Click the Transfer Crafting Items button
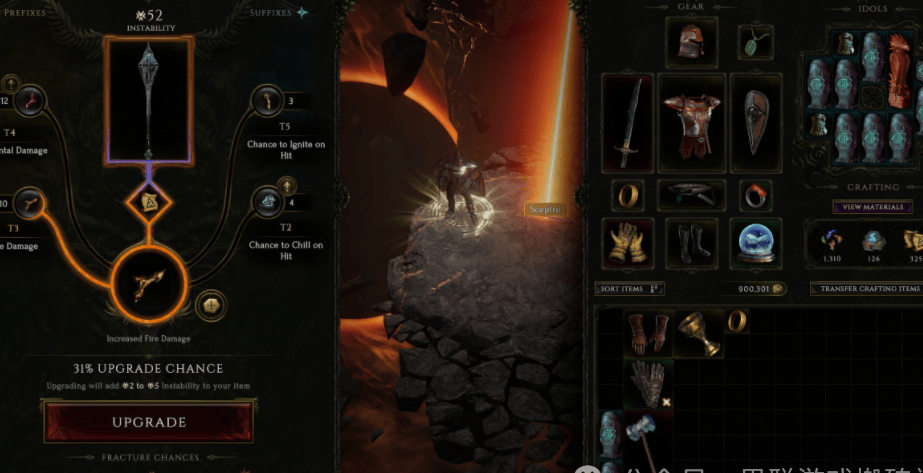This screenshot has width=923, height=473. [x=865, y=288]
